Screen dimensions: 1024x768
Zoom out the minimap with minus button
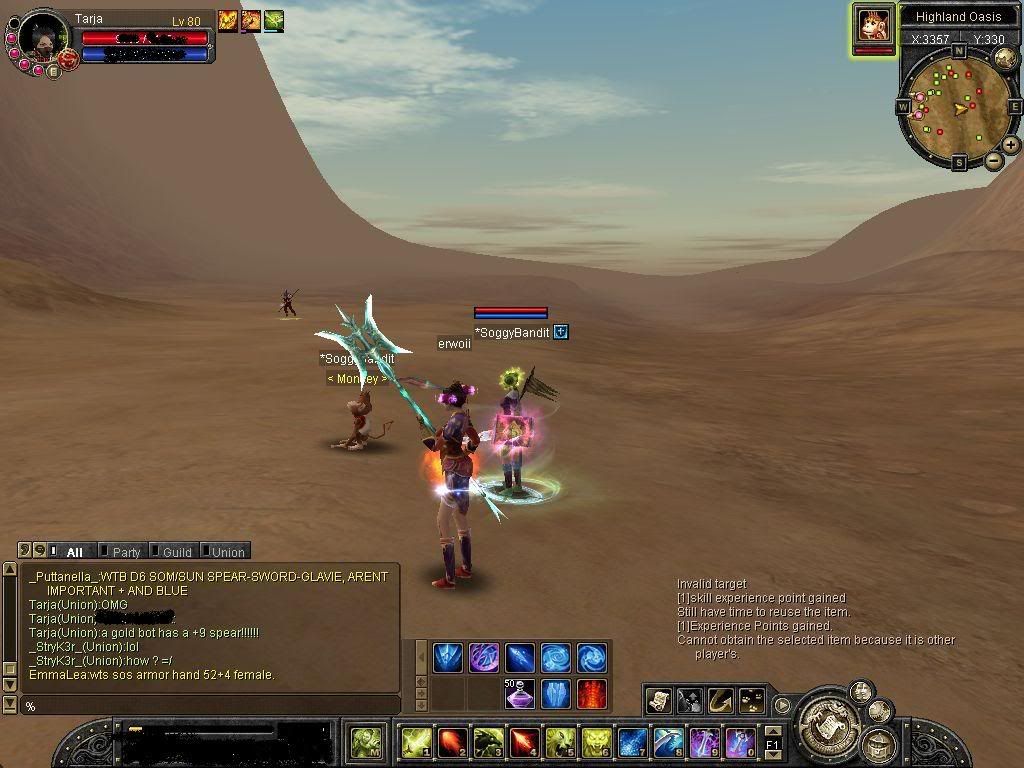[x=994, y=160]
